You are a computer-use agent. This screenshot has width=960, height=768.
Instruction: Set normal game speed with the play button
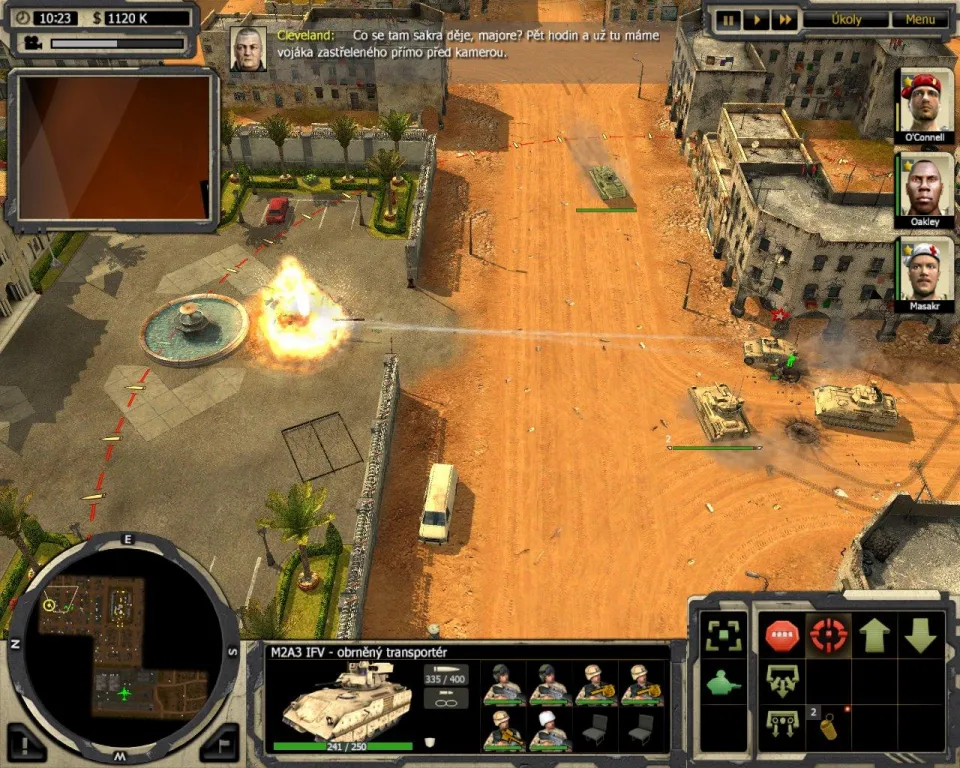coord(757,19)
